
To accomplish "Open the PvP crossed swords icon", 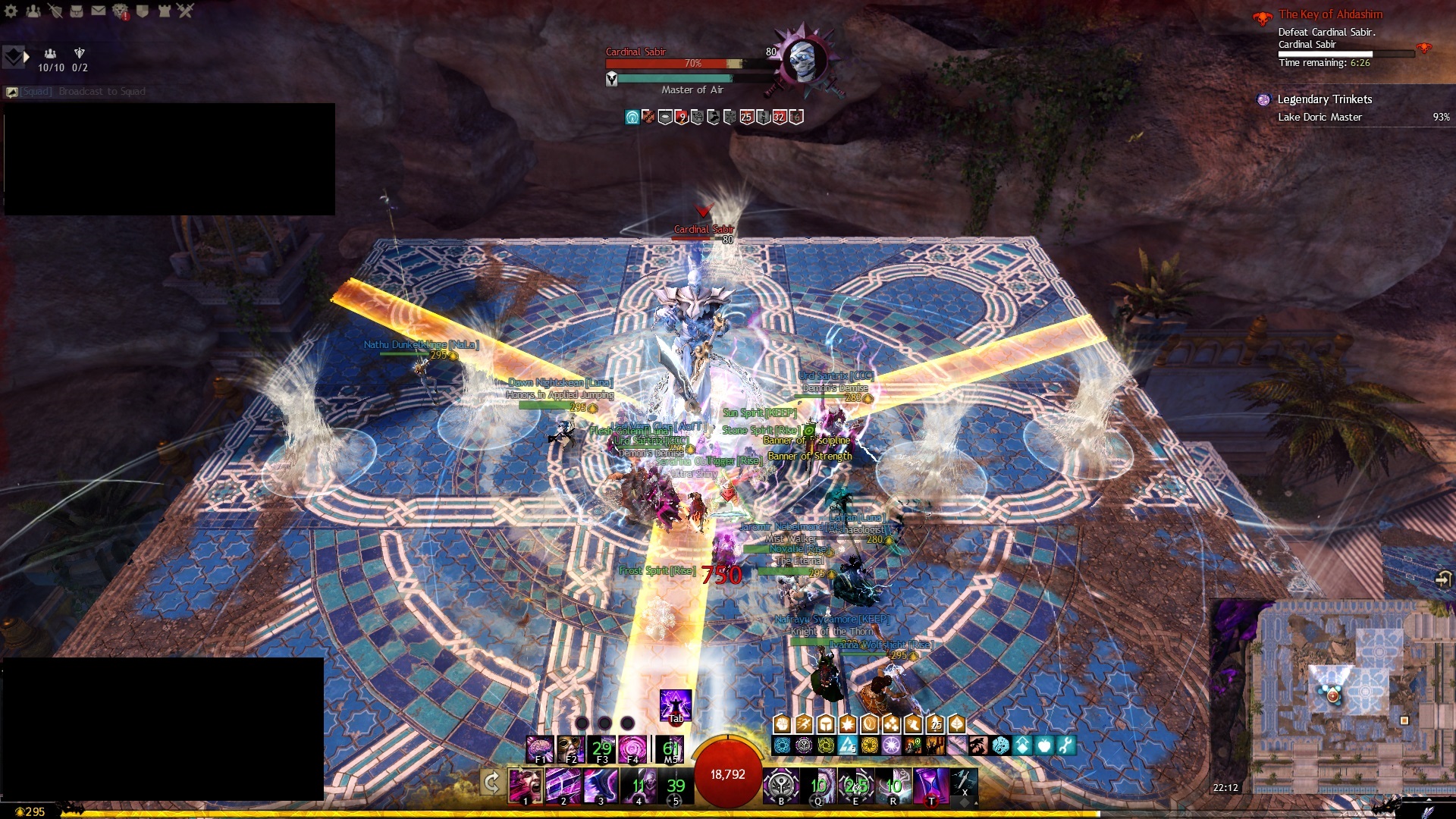I will [186, 11].
